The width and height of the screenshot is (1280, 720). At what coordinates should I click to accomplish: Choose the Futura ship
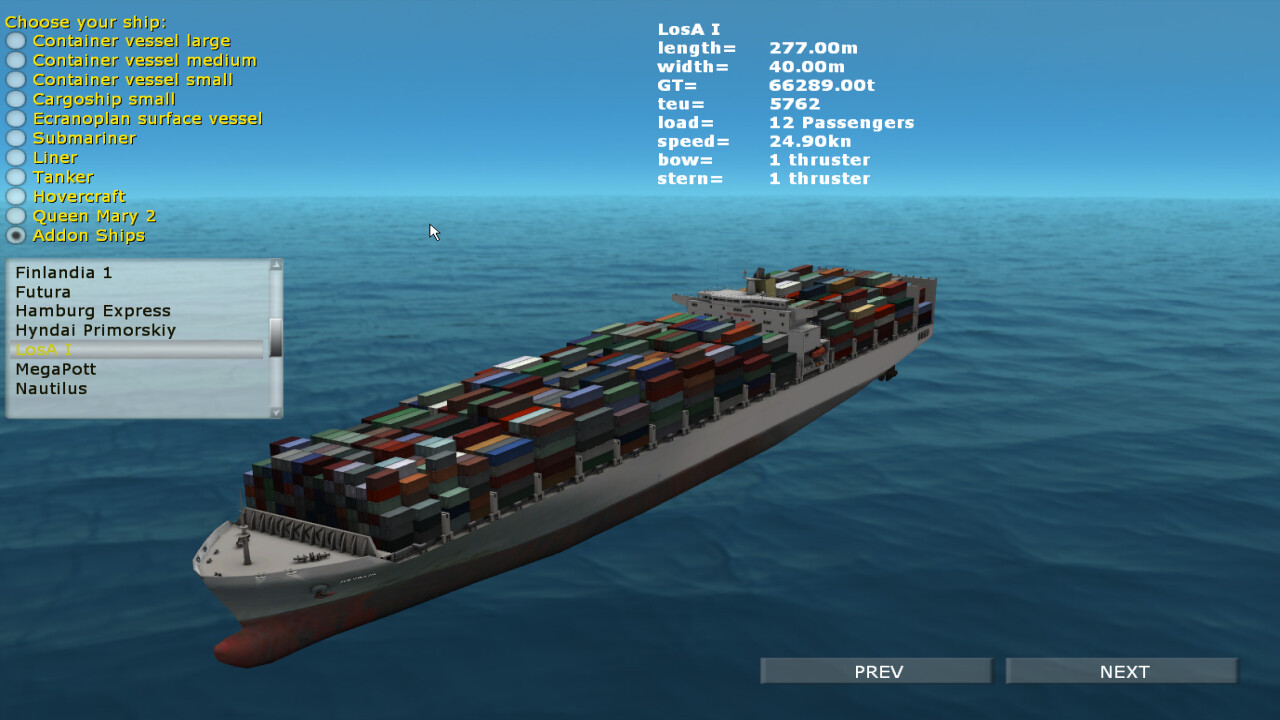click(x=43, y=291)
